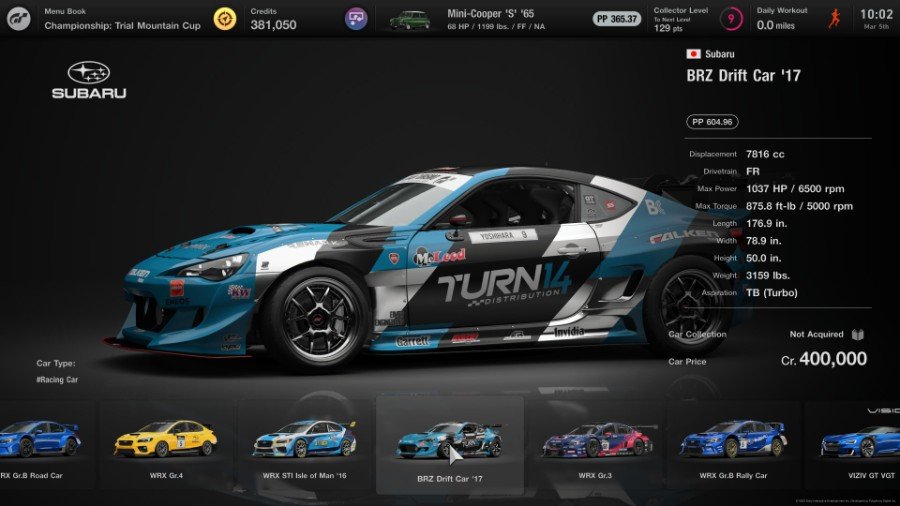This screenshot has width=900, height=506.
Task: Click the GT logo icon
Action: pos(18,18)
